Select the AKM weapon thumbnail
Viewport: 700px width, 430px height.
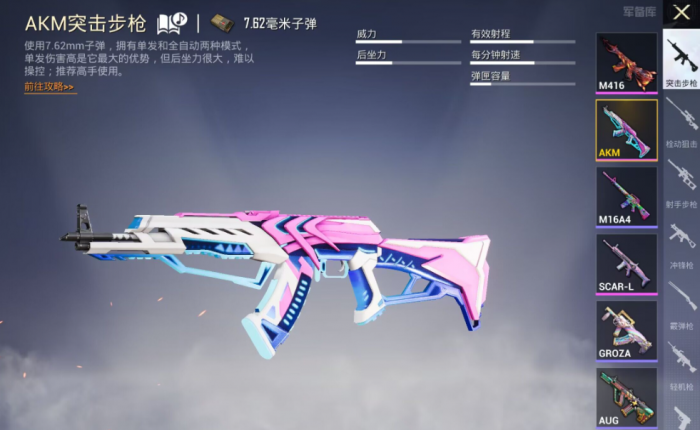click(627, 129)
